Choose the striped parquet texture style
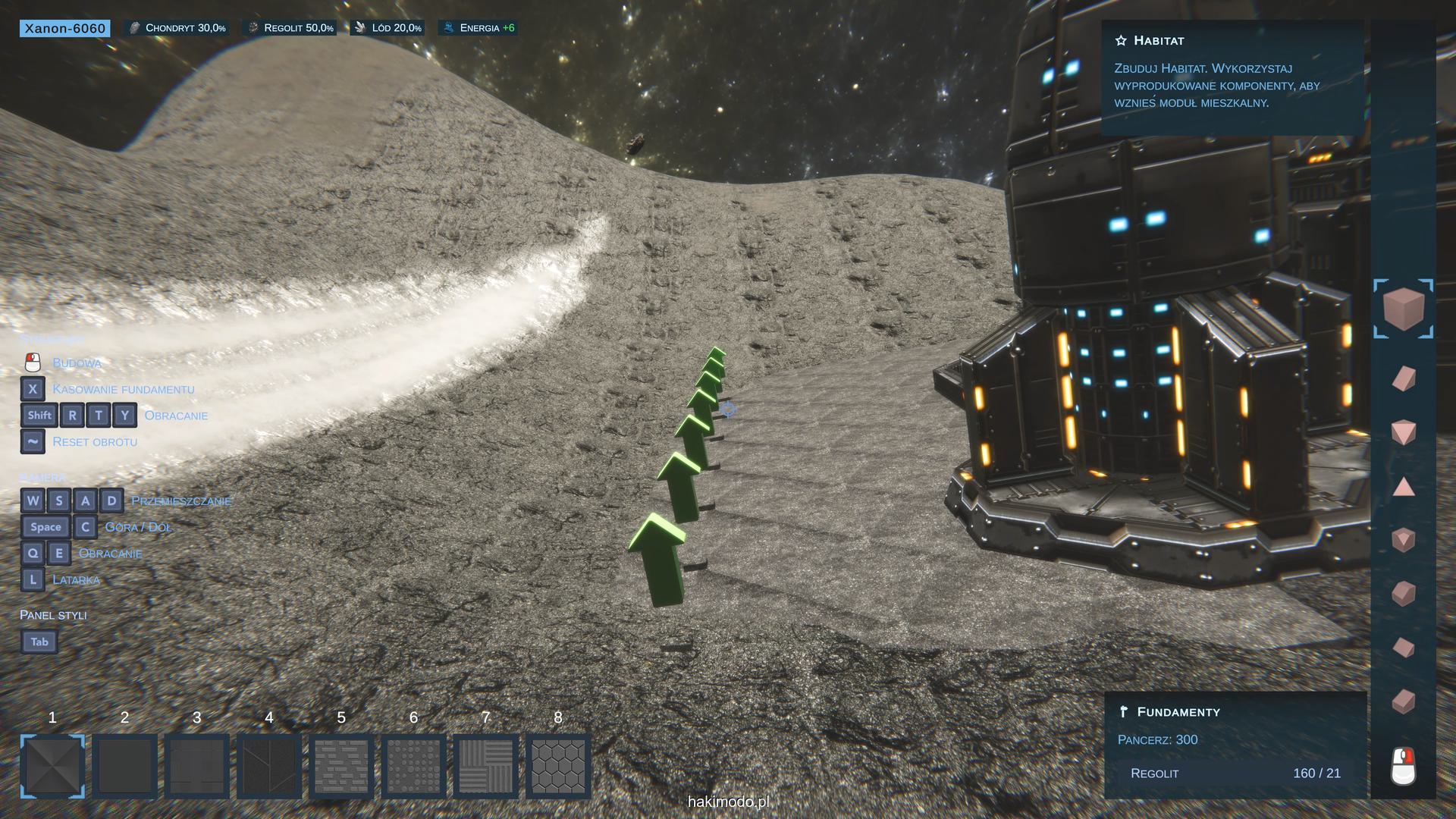Screen dimensions: 1456x819 coord(485,766)
